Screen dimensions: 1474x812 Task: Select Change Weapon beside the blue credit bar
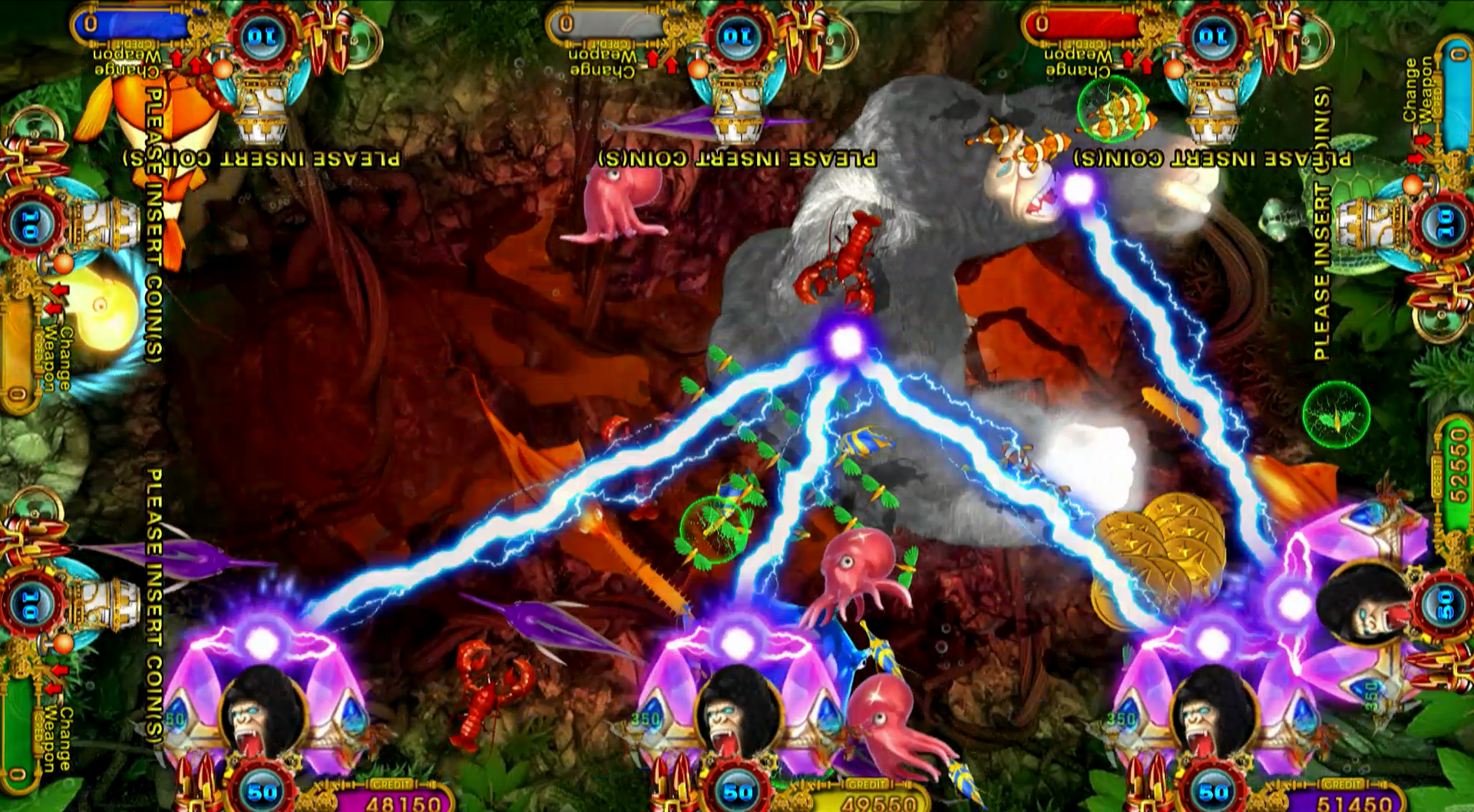coord(127,62)
